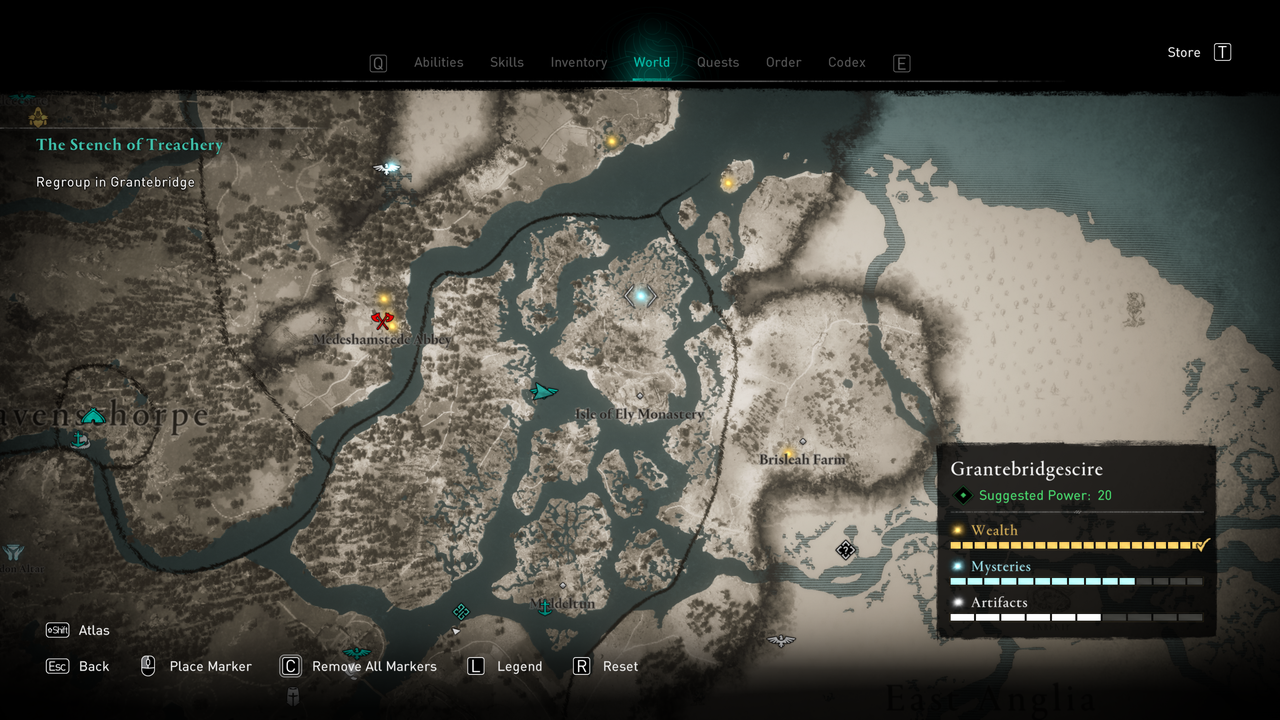Switch to the Quests tab
The image size is (1280, 720).
718,62
